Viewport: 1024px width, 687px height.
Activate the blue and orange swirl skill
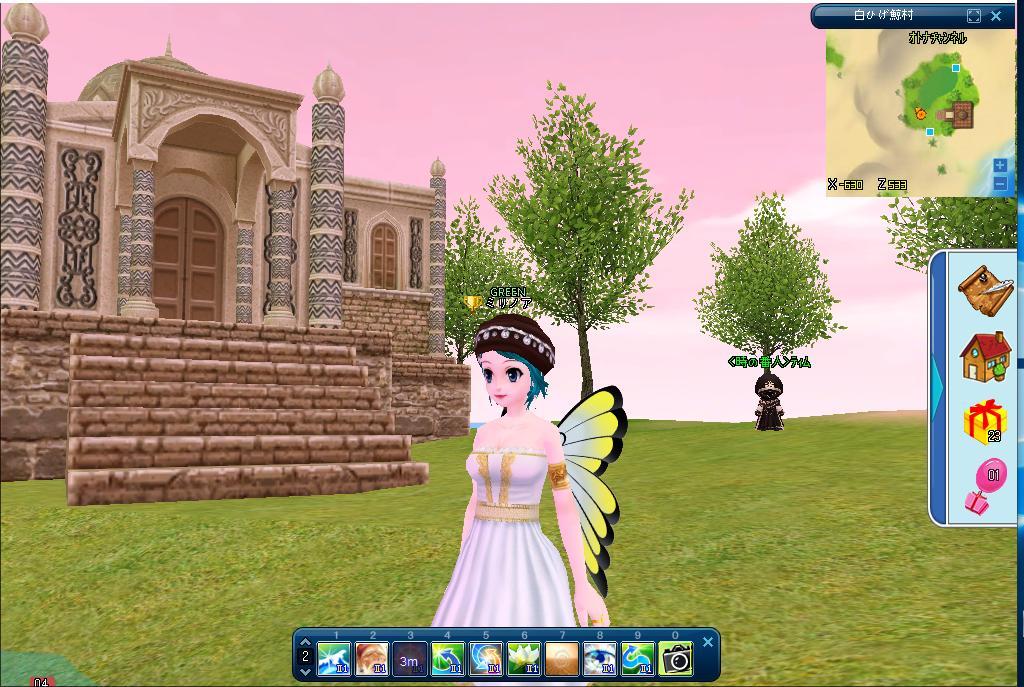click(485, 659)
